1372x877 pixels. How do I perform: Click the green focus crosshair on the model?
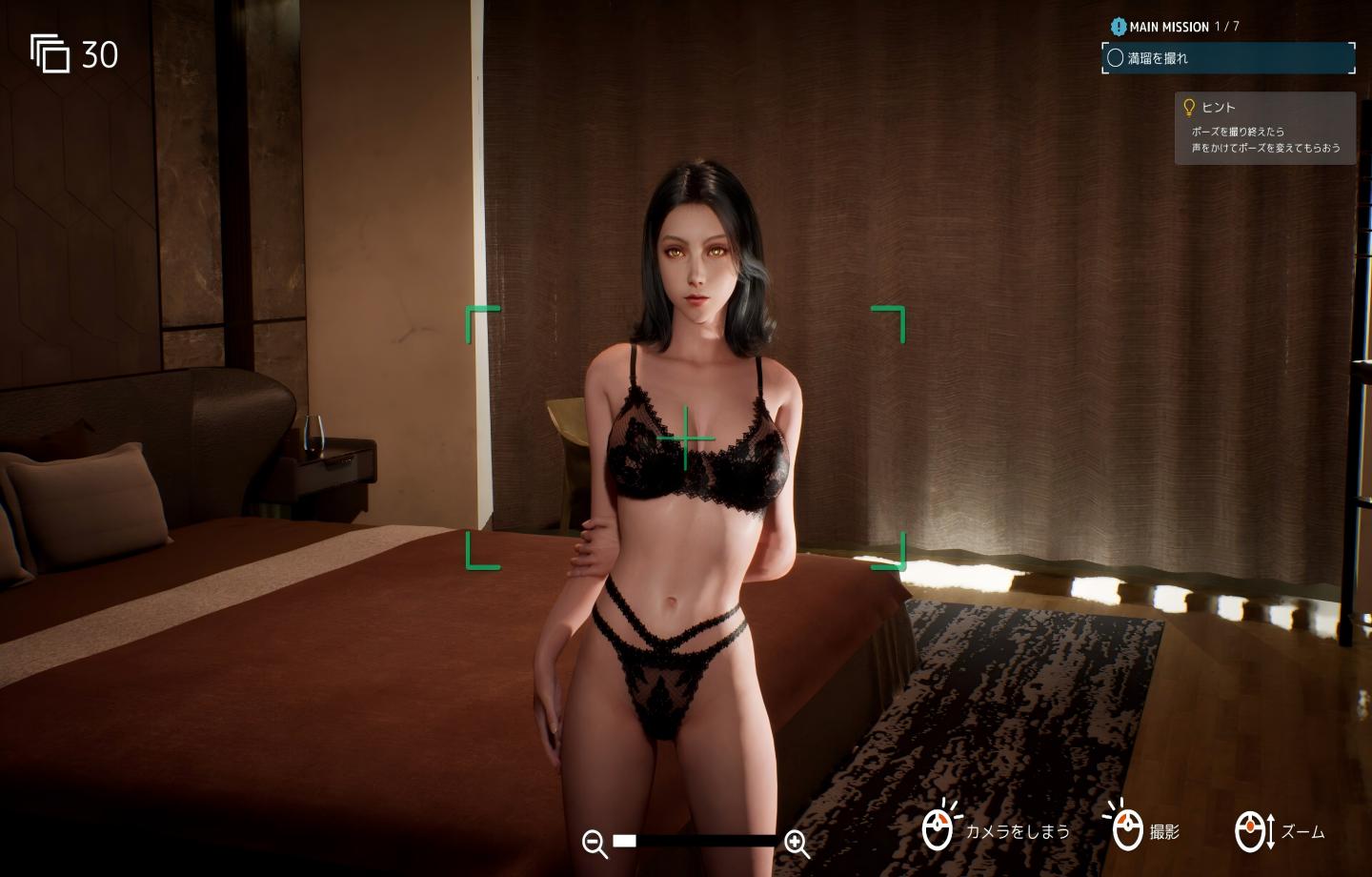[x=685, y=439]
